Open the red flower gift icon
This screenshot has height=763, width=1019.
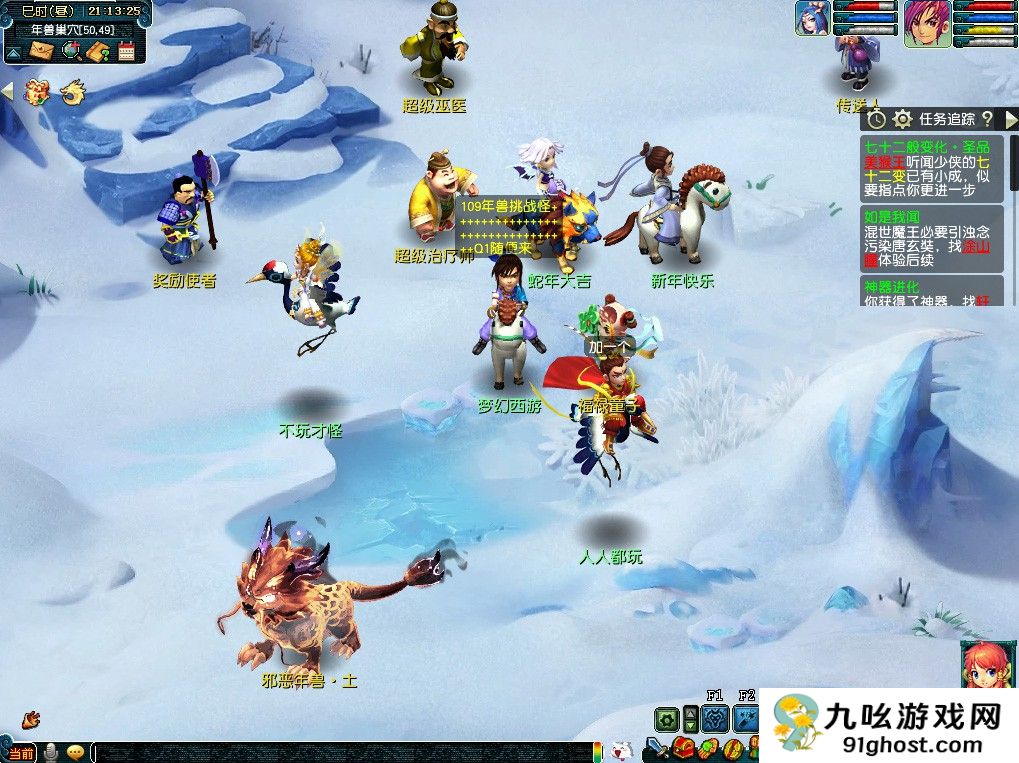coord(37,93)
